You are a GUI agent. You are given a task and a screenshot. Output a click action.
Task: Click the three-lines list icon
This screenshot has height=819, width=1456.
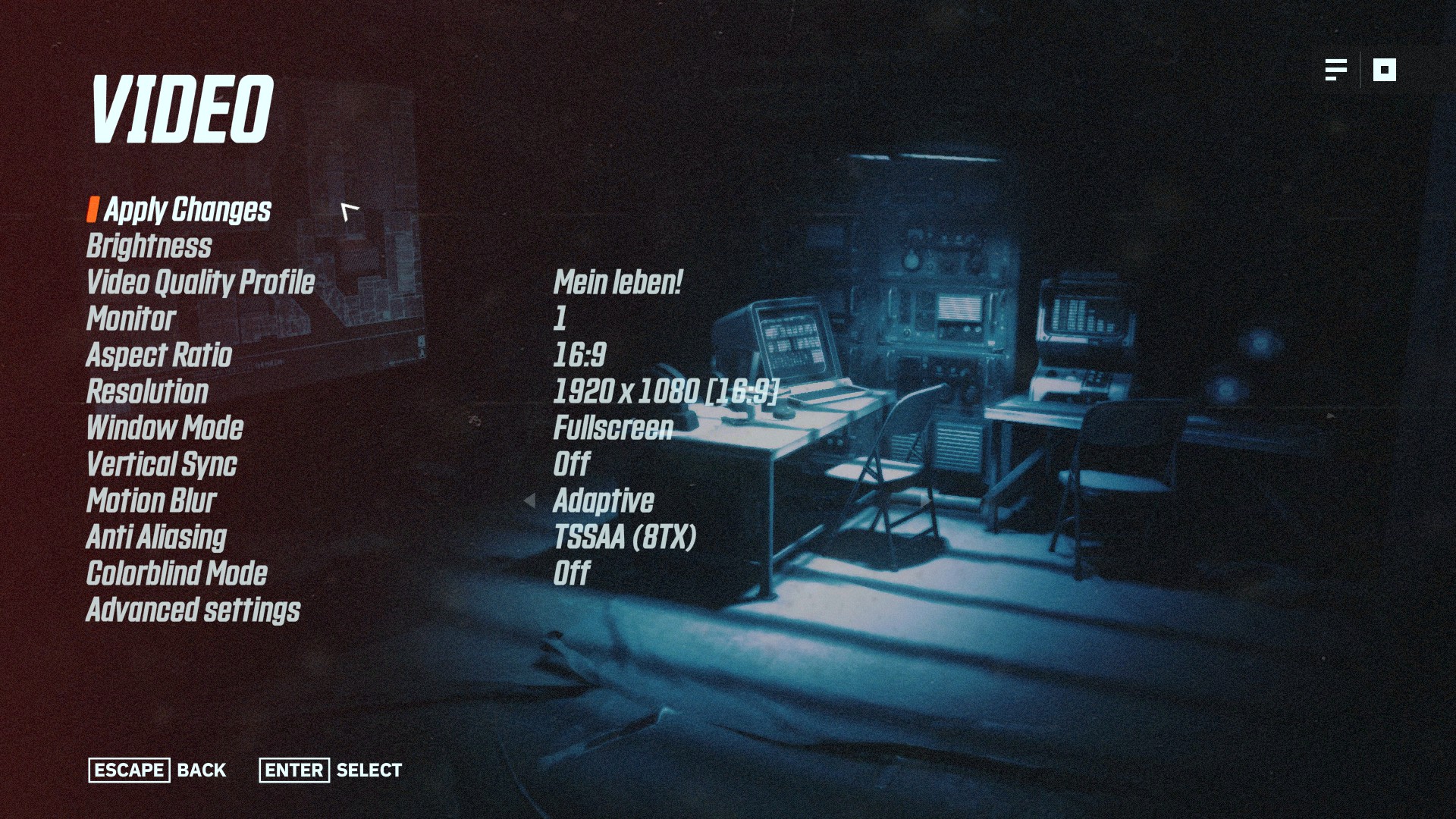1335,70
